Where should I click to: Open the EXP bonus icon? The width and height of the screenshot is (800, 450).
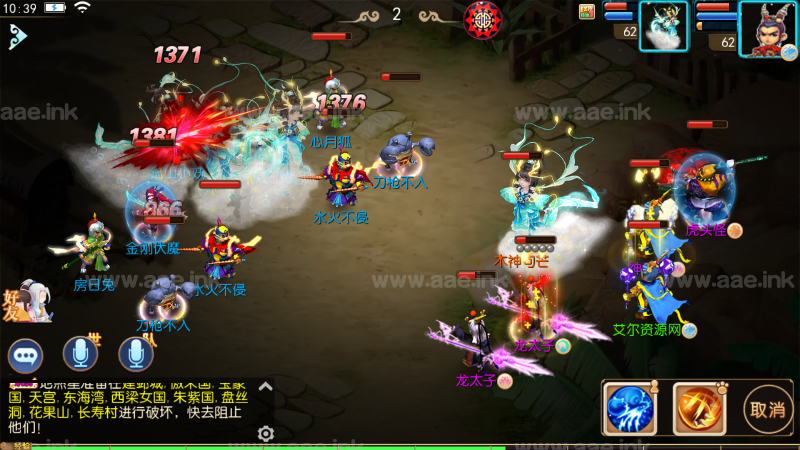[587, 11]
